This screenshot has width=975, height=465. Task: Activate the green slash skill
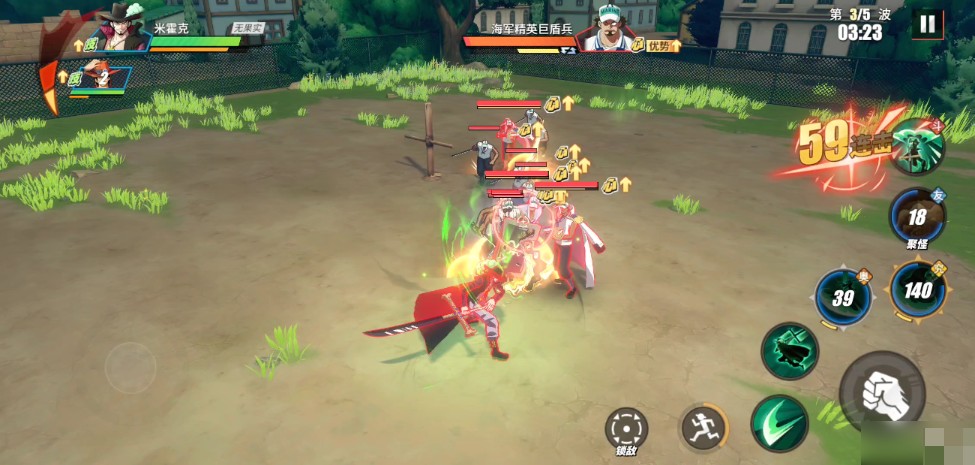(x=779, y=423)
